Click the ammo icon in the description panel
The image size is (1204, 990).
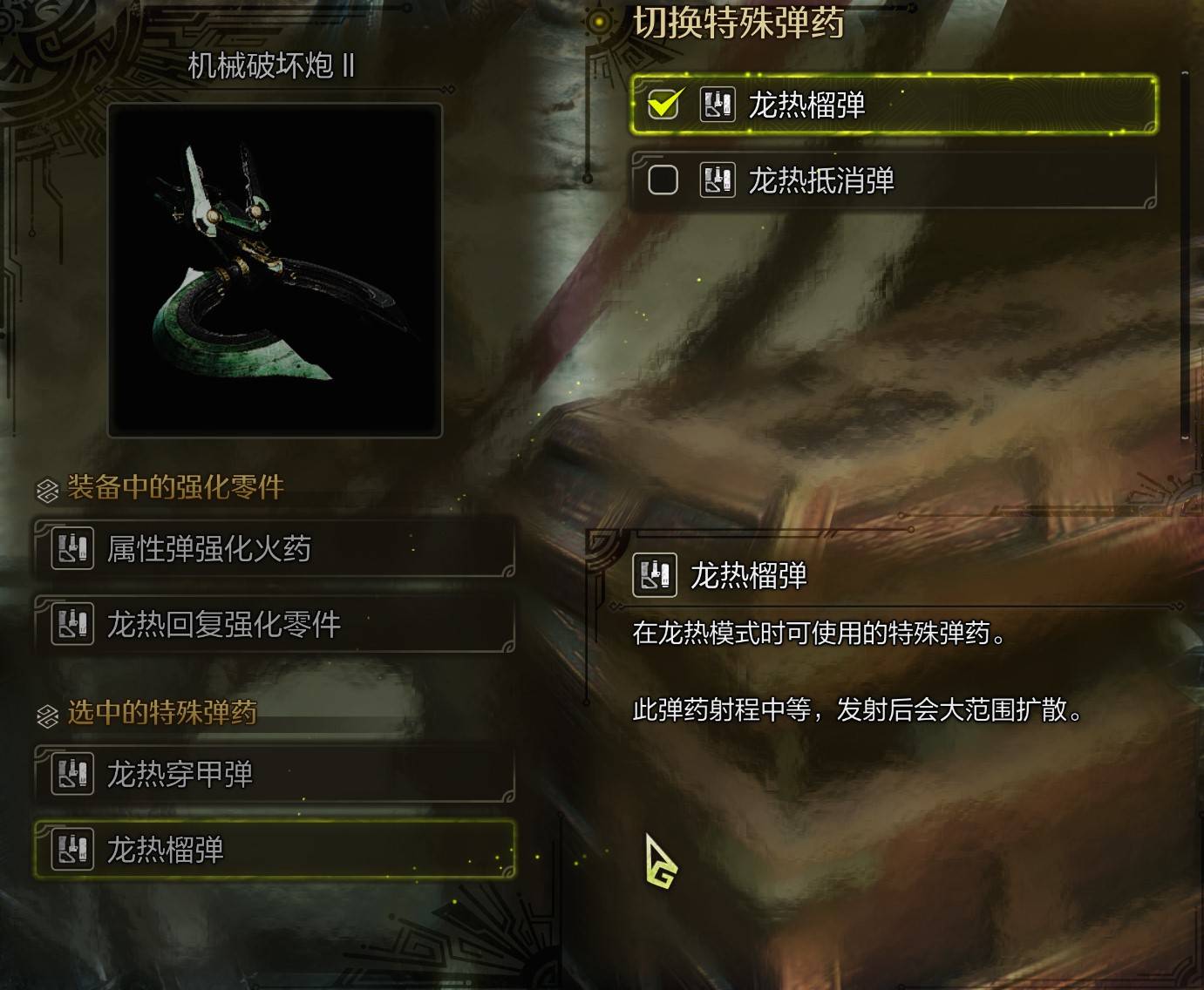(x=656, y=576)
